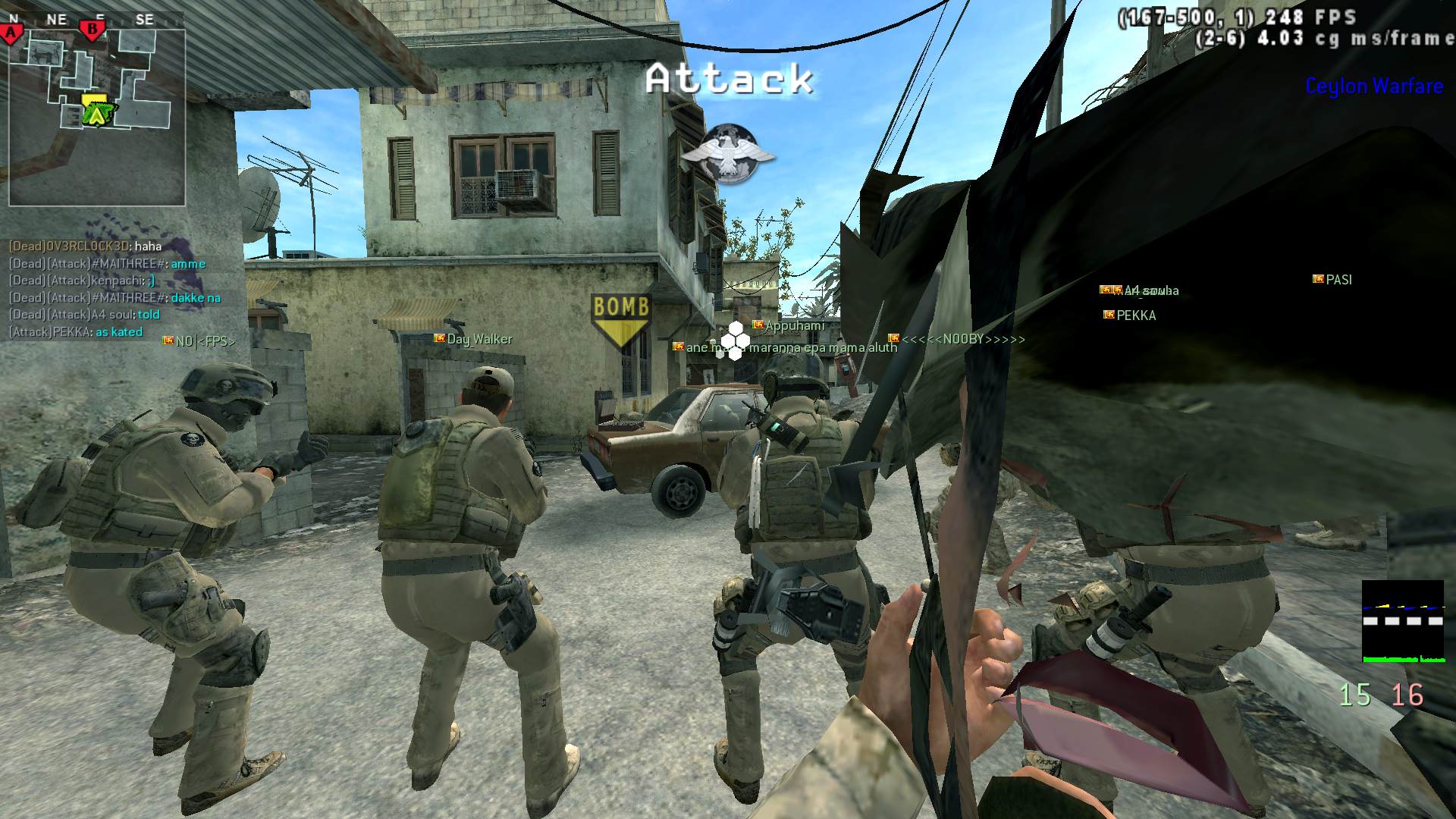
Task: Click the Appuhami name tag
Action: [x=794, y=326]
